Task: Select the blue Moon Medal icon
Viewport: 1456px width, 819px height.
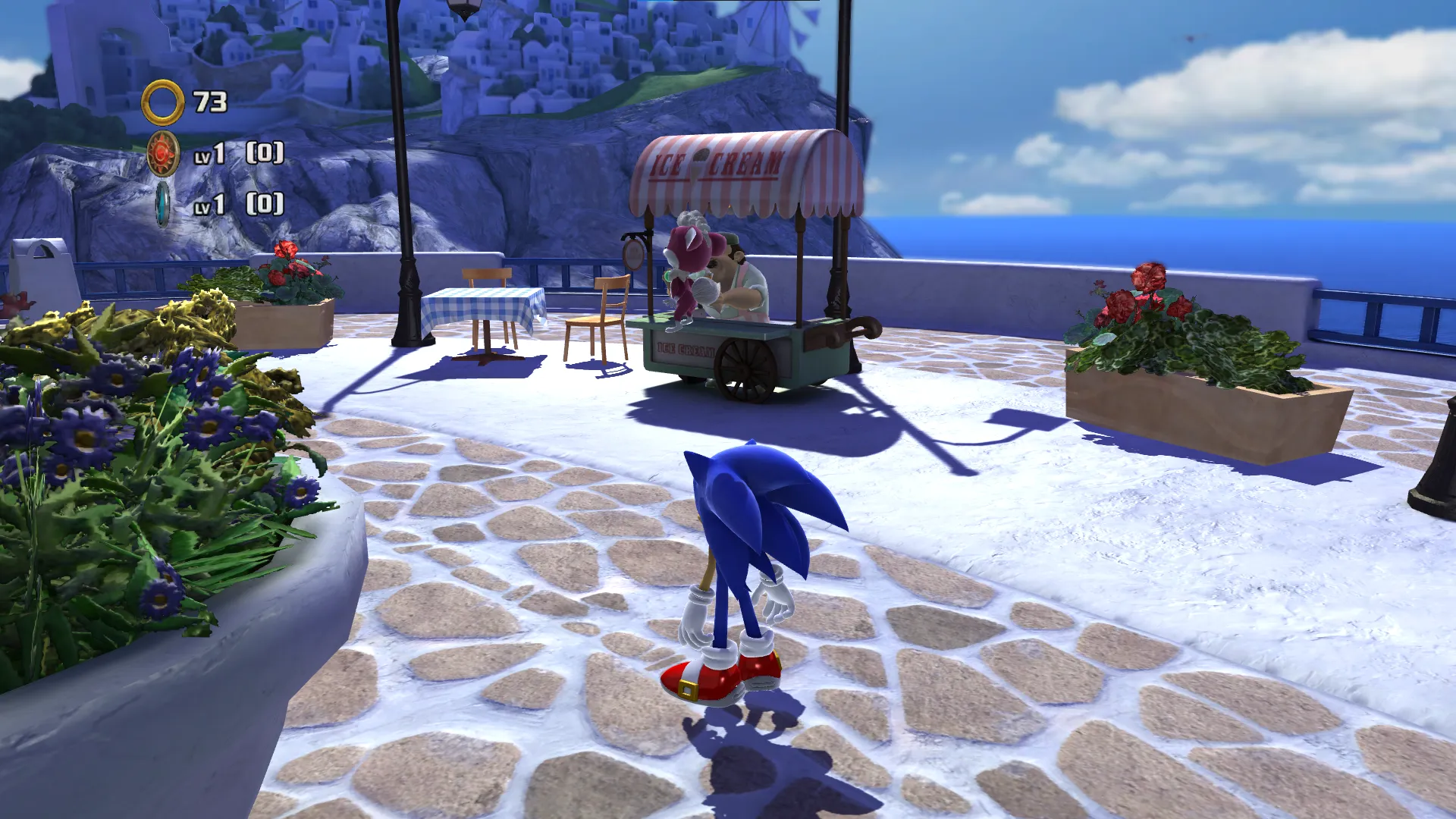Action: [162, 205]
